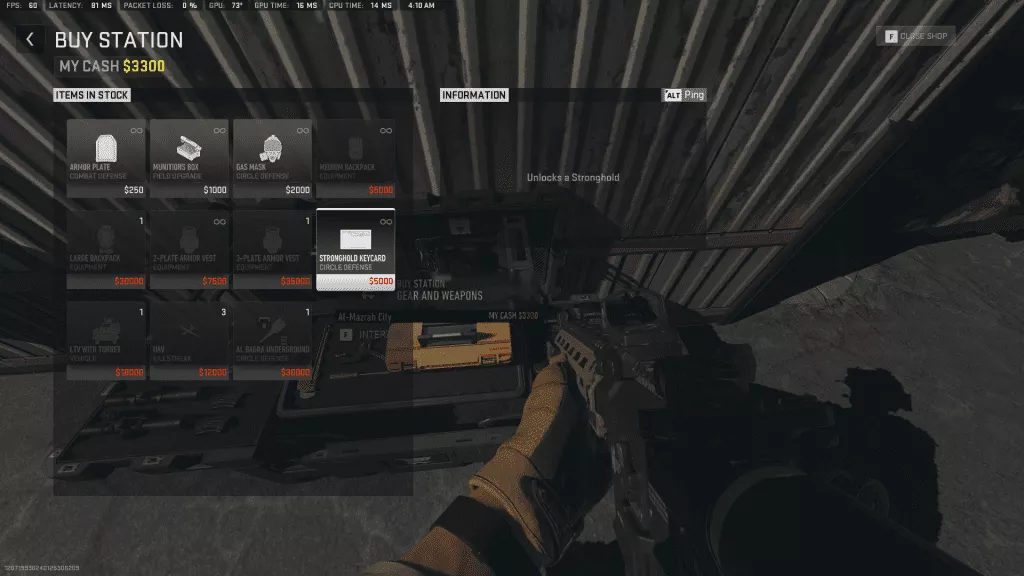Pick the 2-Plate Armor Vest

[x=189, y=249]
